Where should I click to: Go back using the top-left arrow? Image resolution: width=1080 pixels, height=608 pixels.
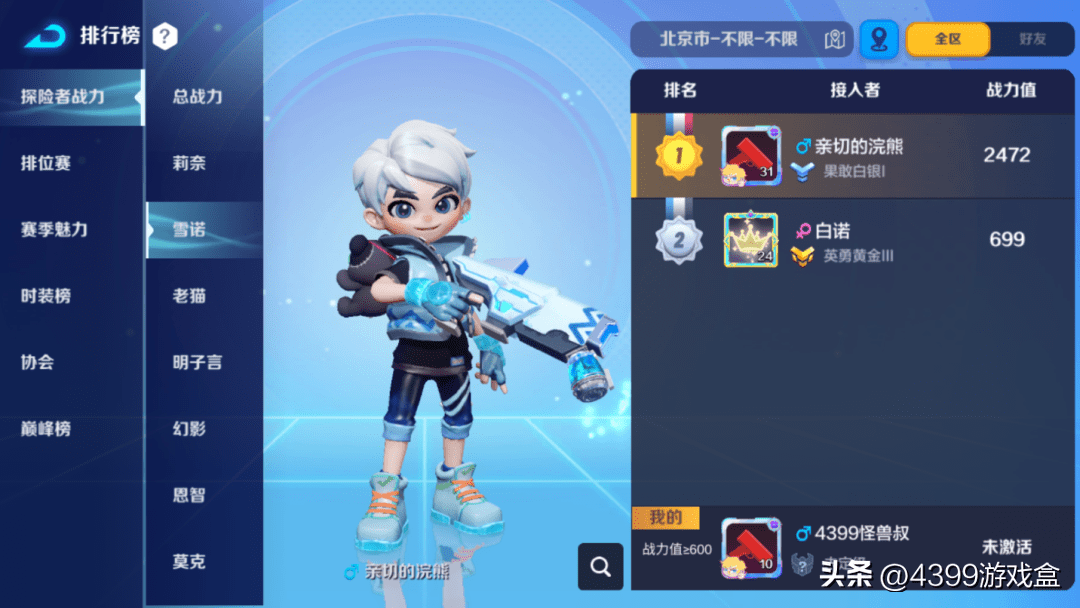click(45, 37)
